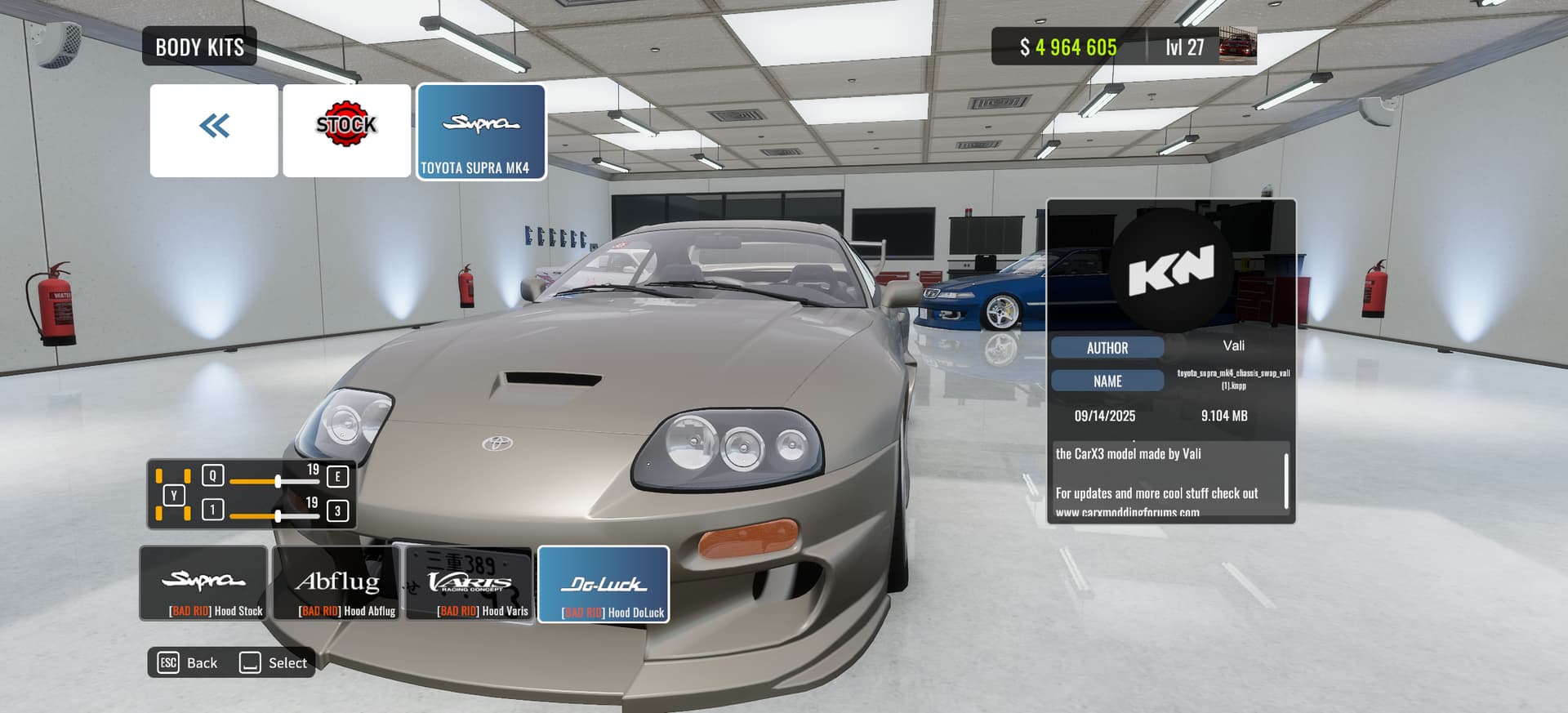
Task: Choose the Toyota Supra MK4 body kit
Action: [x=481, y=131]
